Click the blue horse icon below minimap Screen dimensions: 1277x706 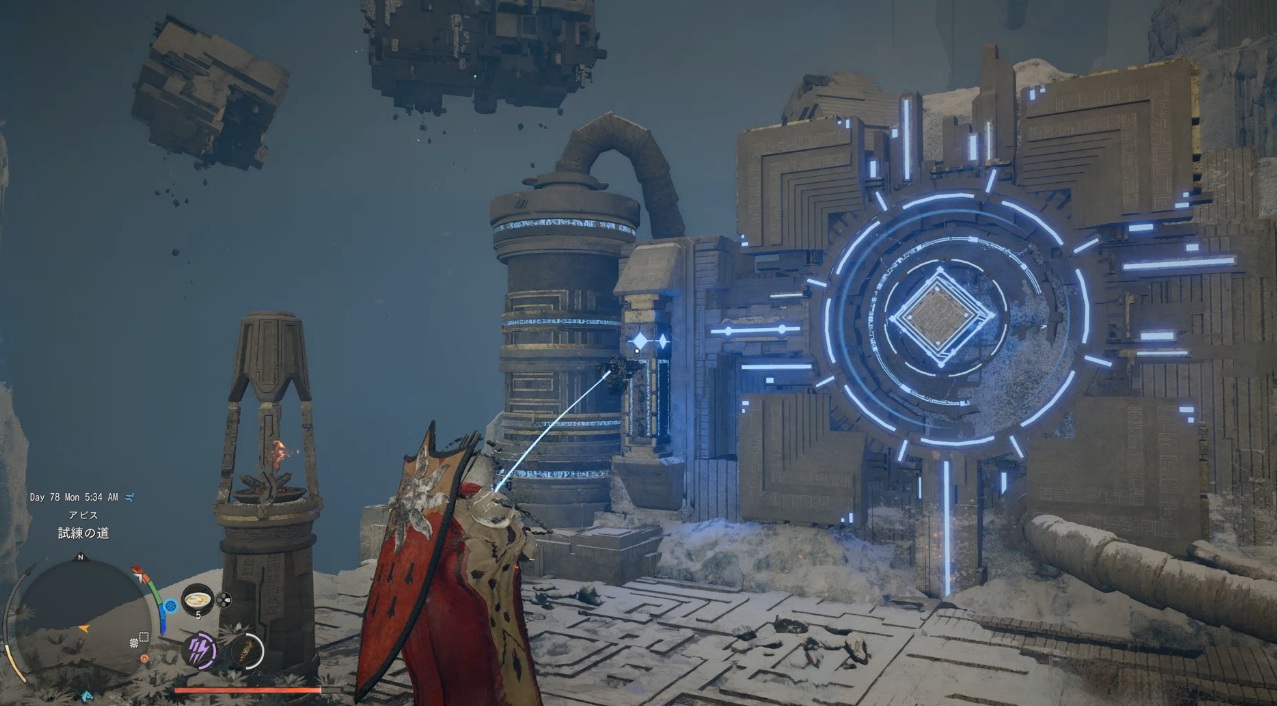87,696
